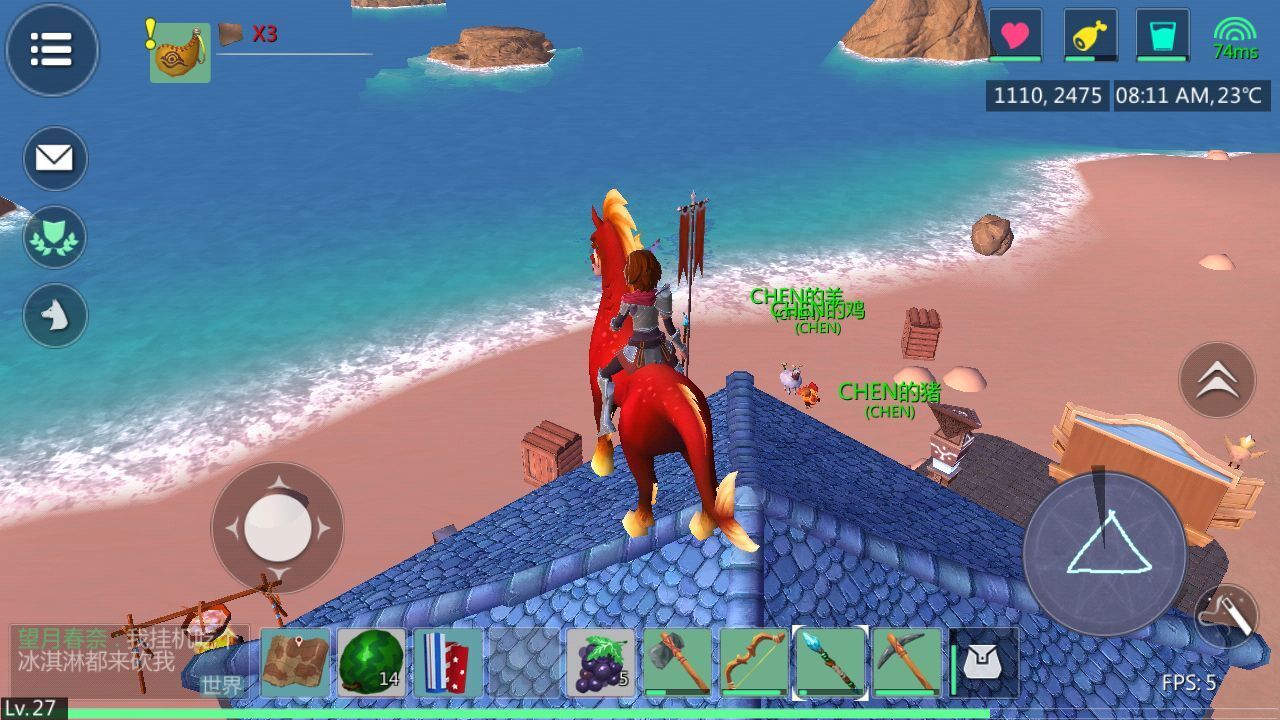The height and width of the screenshot is (720, 1280).
Task: Select the green watermelon stack of 14
Action: pyautogui.click(x=372, y=662)
